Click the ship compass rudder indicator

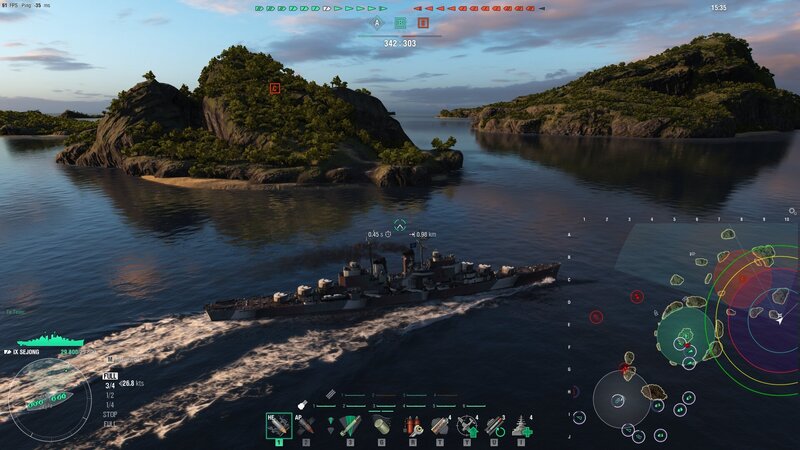tap(48, 400)
